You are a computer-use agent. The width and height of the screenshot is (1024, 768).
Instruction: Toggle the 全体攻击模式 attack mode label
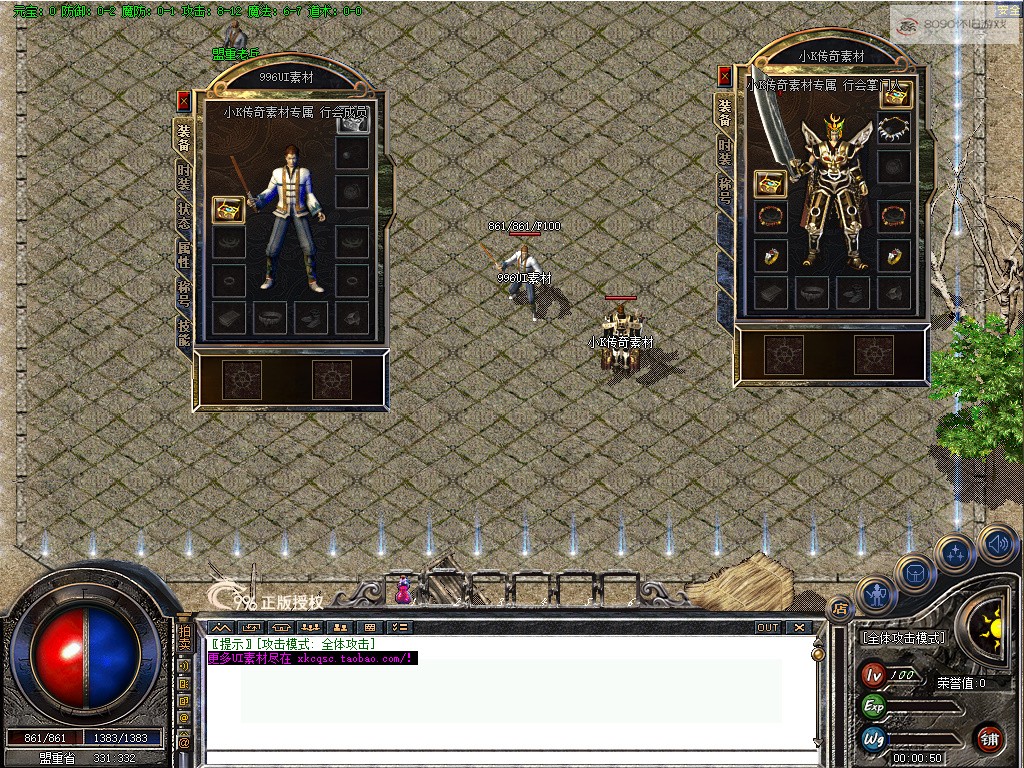[902, 637]
